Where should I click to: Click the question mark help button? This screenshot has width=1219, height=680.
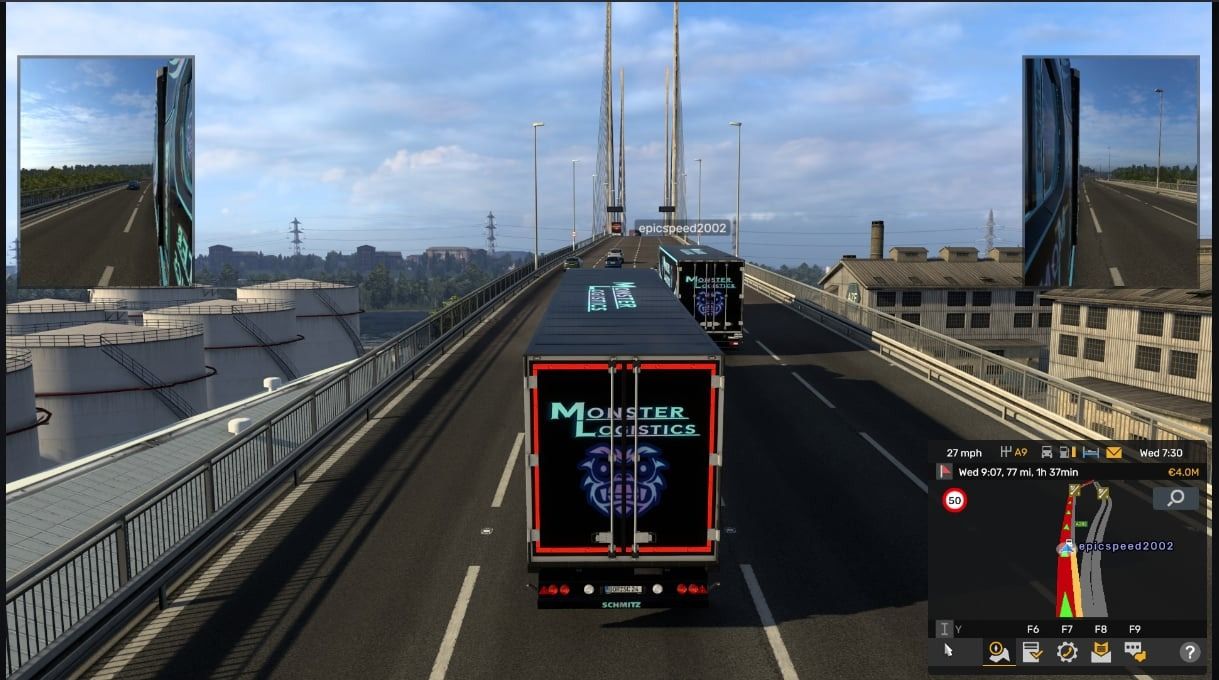1189,652
